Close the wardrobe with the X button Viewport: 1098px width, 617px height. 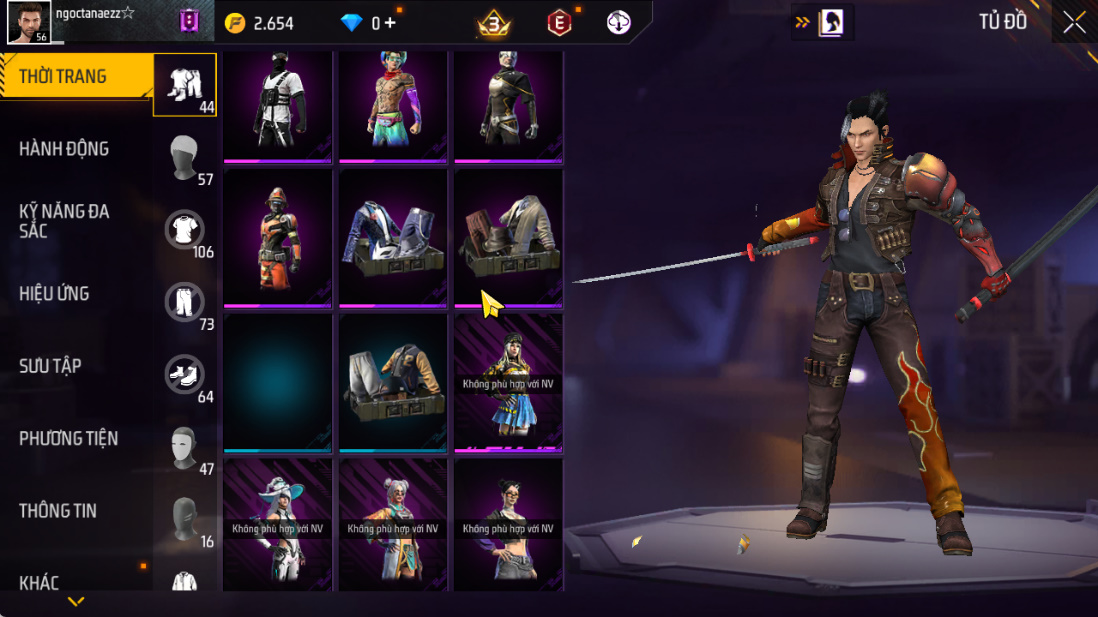pos(1075,22)
